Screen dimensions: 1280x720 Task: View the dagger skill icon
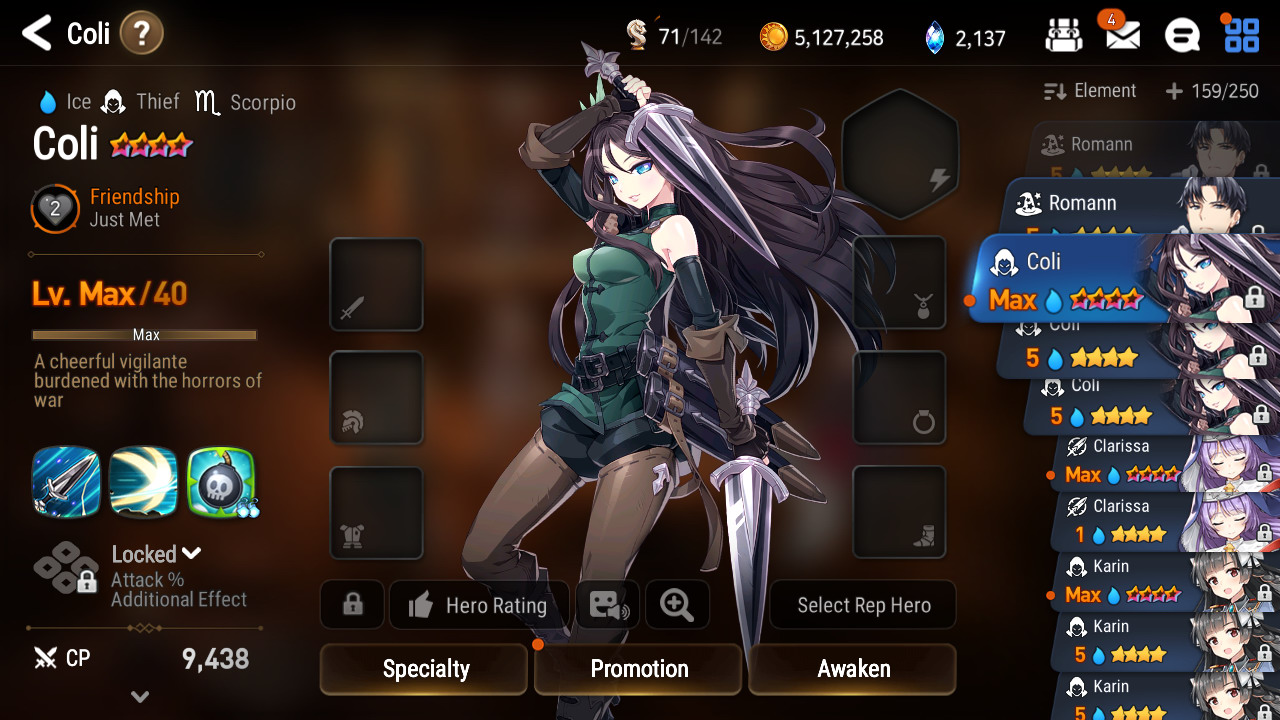pos(66,481)
